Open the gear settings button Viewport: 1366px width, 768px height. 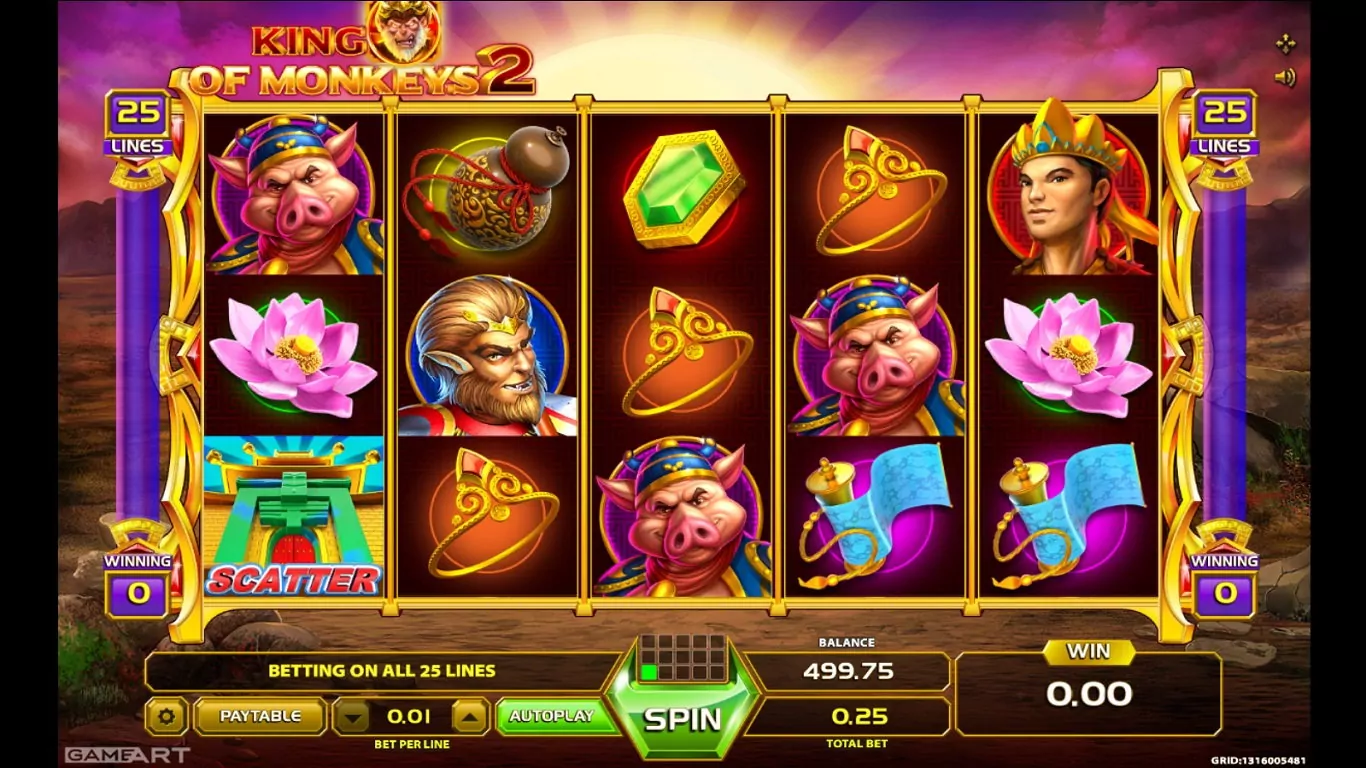tap(166, 716)
